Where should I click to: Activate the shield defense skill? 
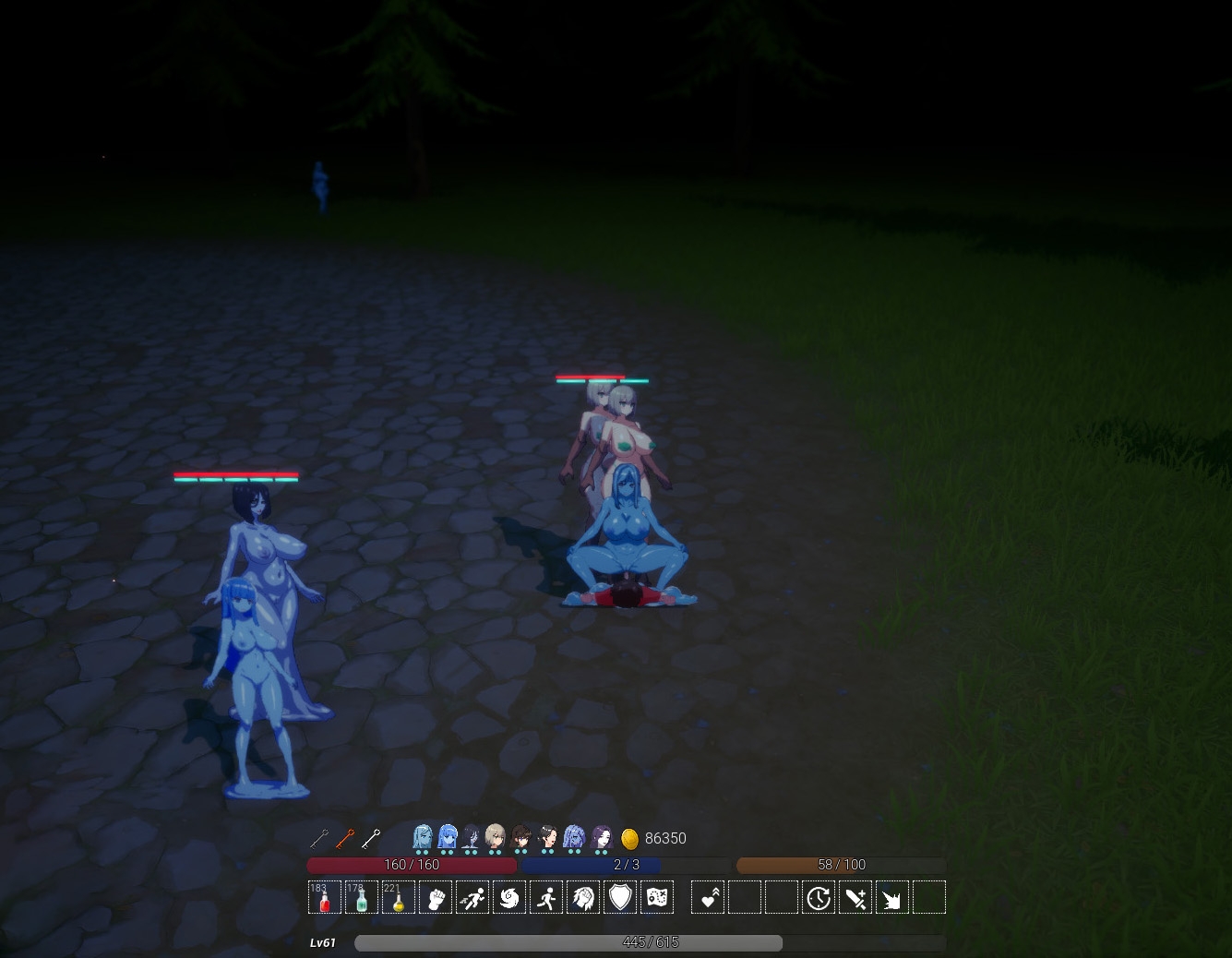pos(619,896)
